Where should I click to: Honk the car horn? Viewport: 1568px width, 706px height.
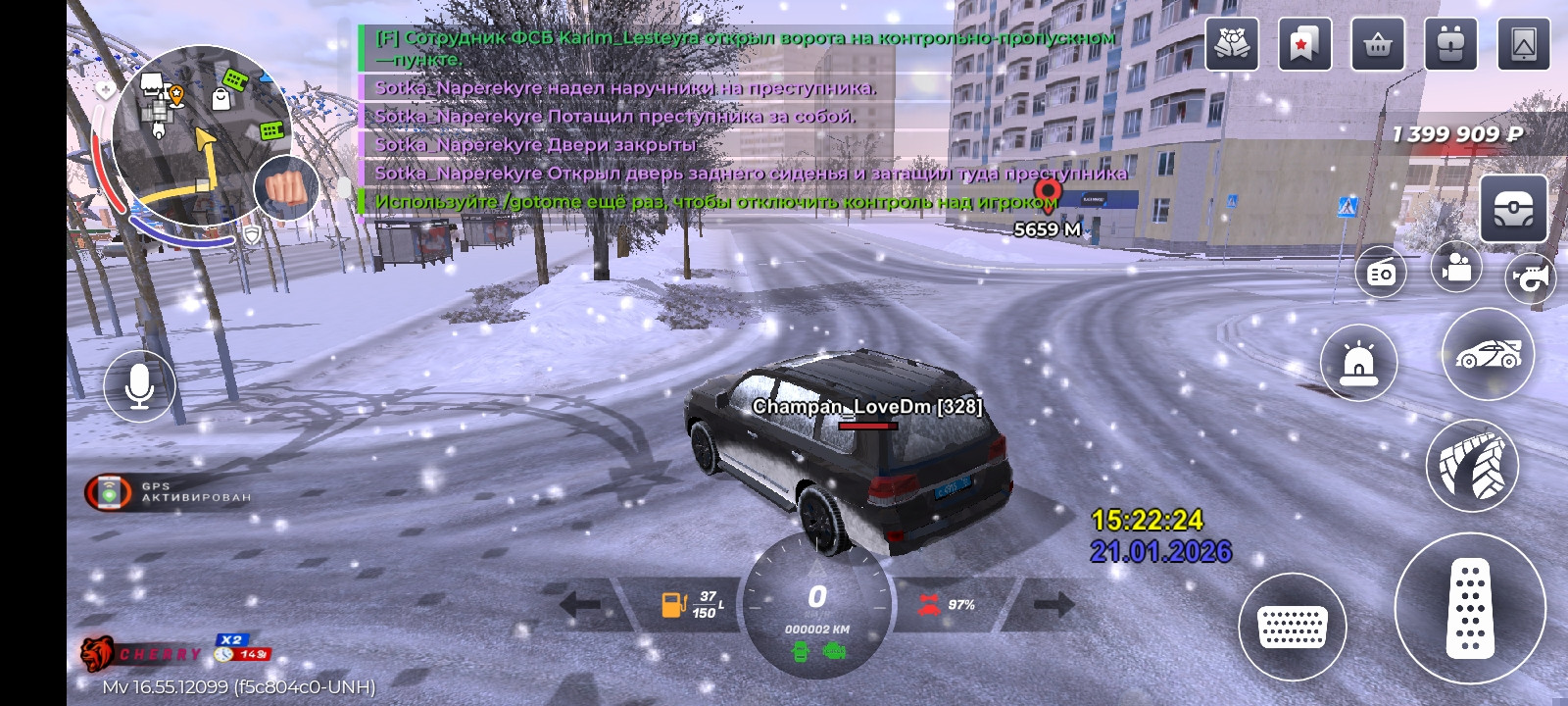pyautogui.click(x=1531, y=278)
